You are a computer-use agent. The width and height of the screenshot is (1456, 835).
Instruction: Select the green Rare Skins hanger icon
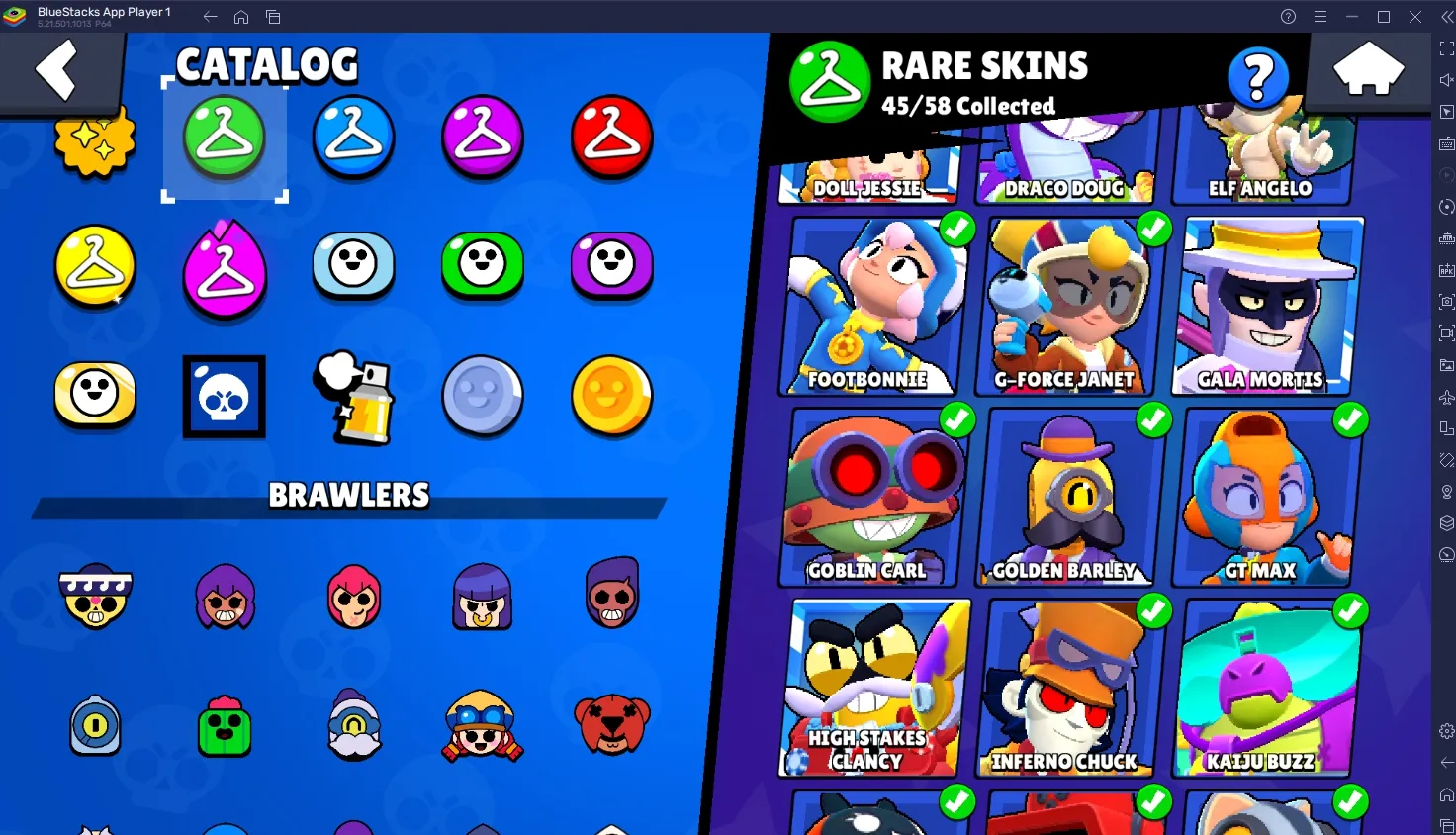point(225,139)
